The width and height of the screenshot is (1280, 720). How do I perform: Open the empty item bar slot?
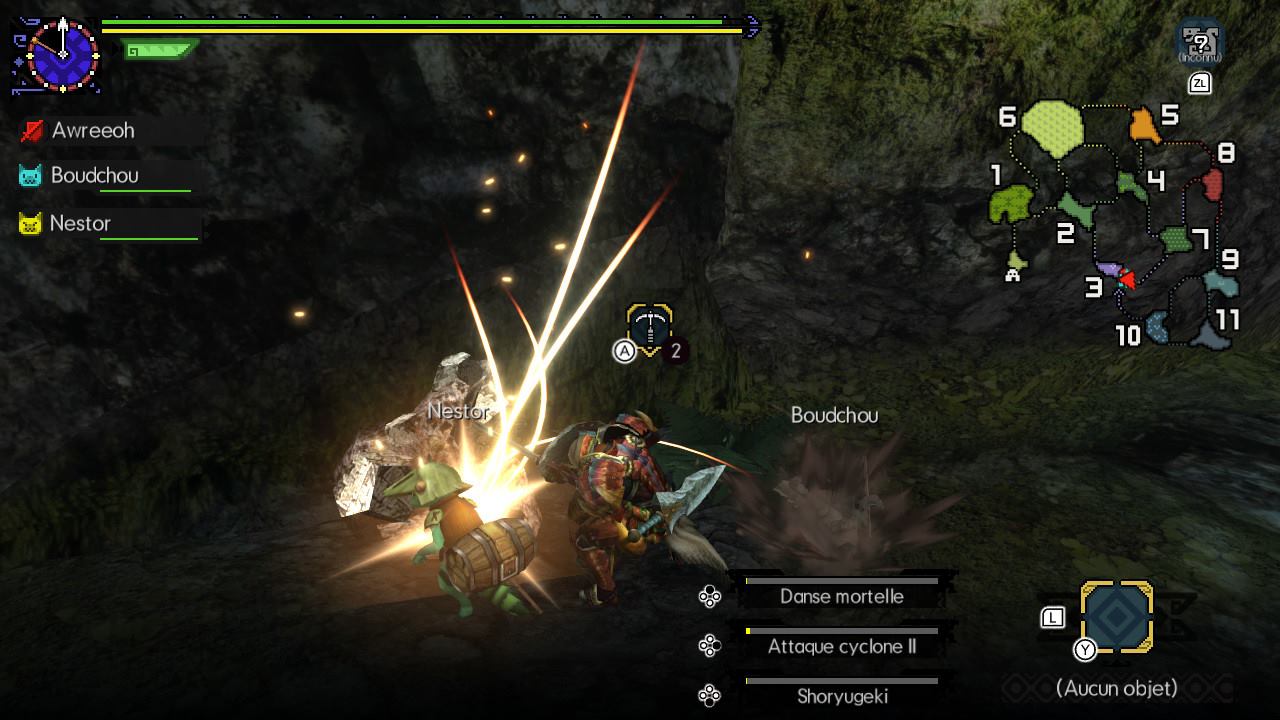tap(1117, 618)
